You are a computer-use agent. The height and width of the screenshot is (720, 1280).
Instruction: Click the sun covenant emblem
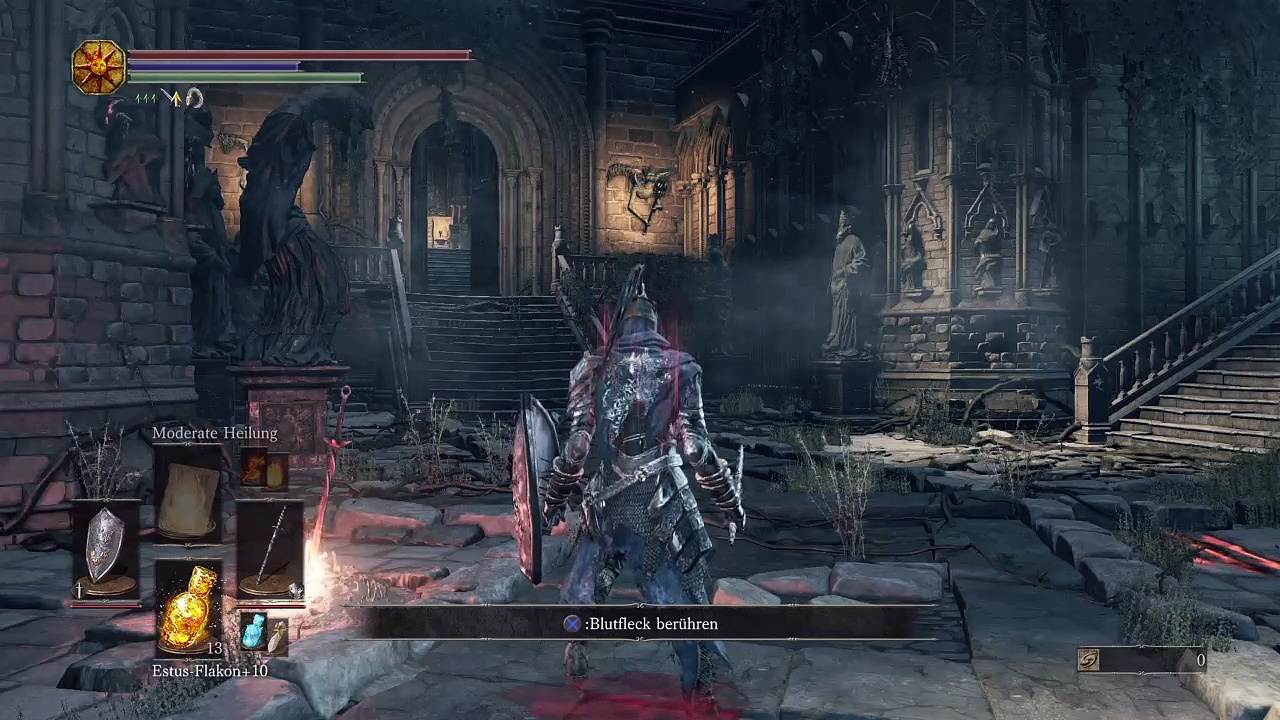pyautogui.click(x=99, y=67)
